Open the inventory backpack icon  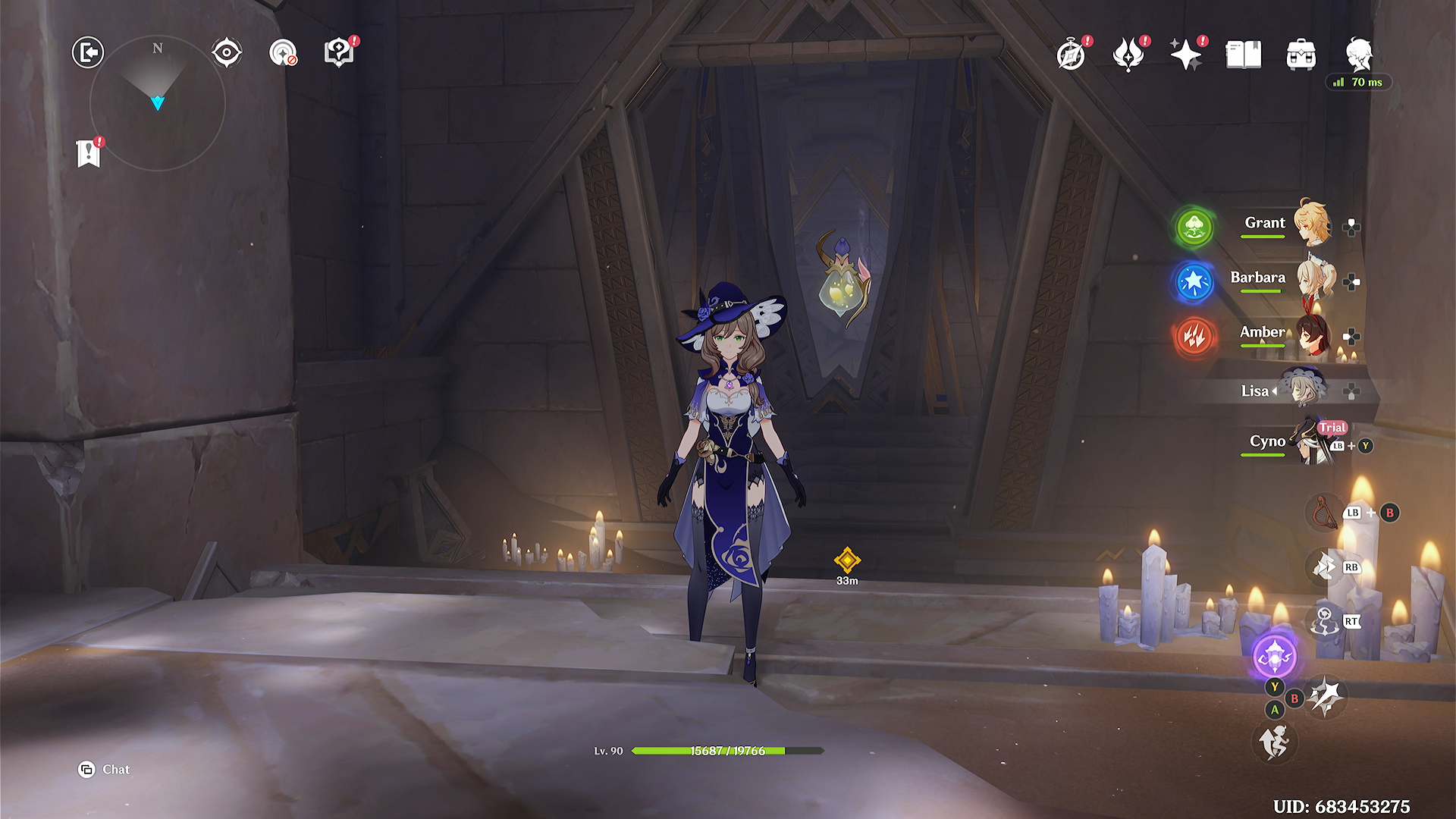1301,55
